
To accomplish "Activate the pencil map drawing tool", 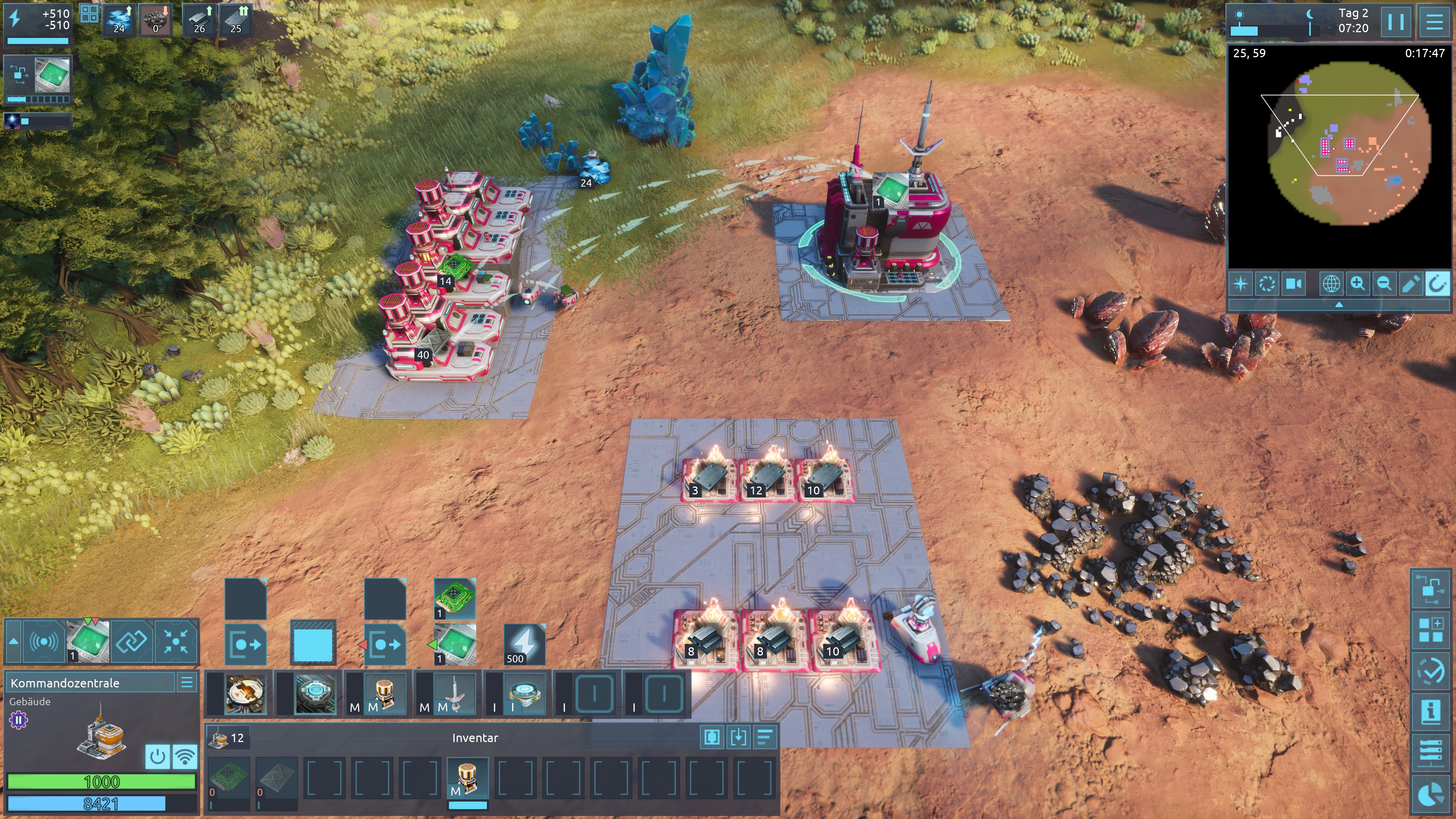I will point(1410,283).
